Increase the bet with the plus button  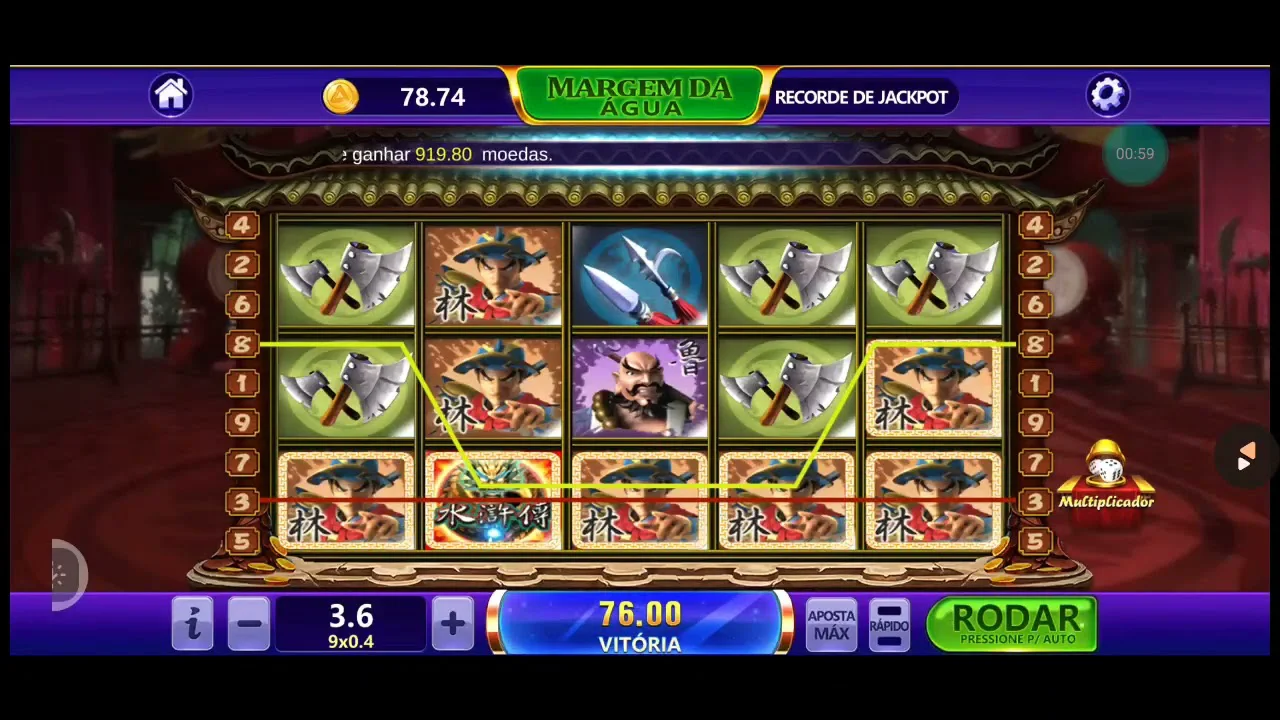[452, 625]
